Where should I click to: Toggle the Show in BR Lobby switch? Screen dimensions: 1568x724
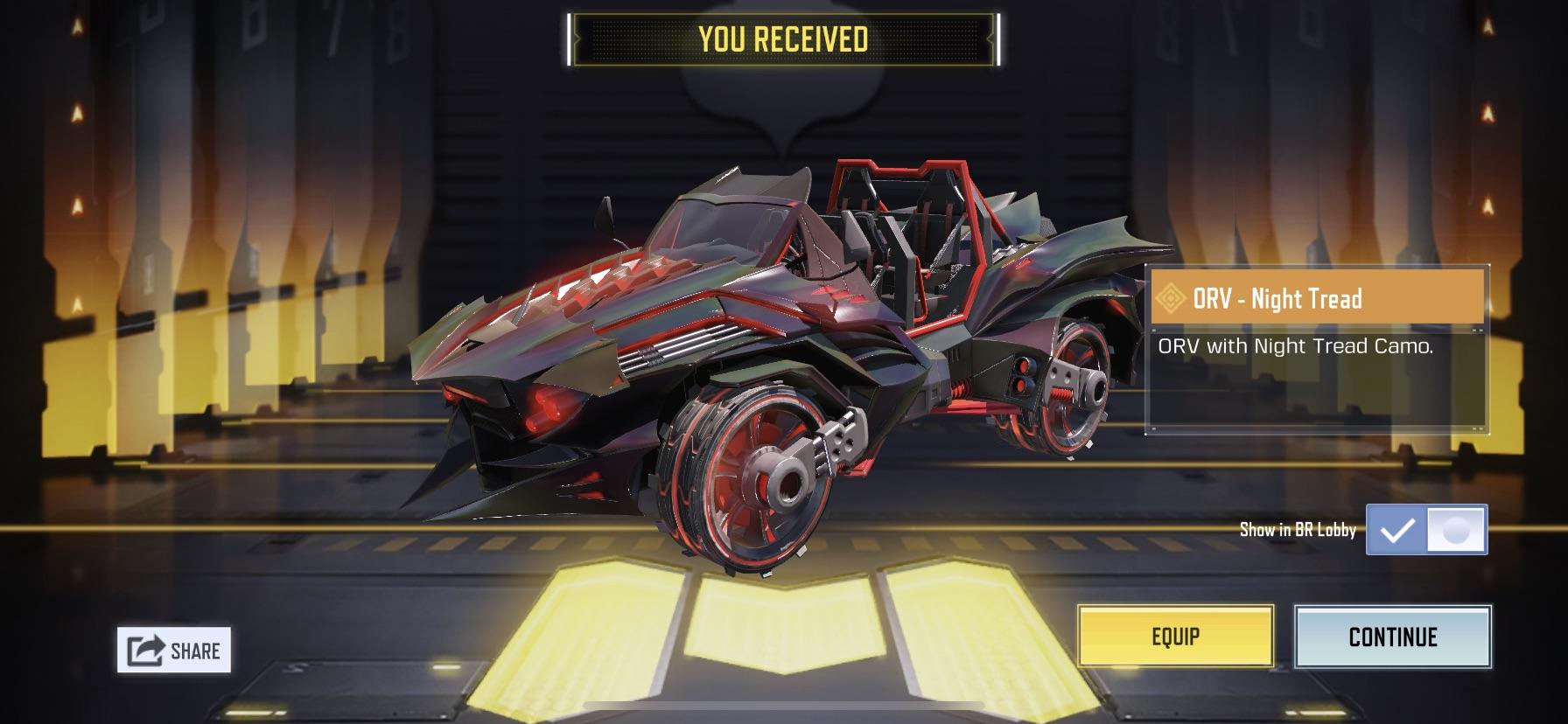click(x=1426, y=527)
